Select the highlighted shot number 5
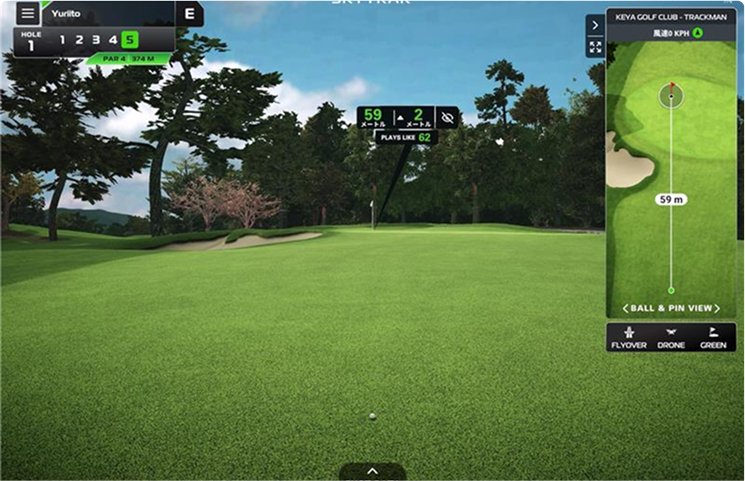 coord(130,40)
